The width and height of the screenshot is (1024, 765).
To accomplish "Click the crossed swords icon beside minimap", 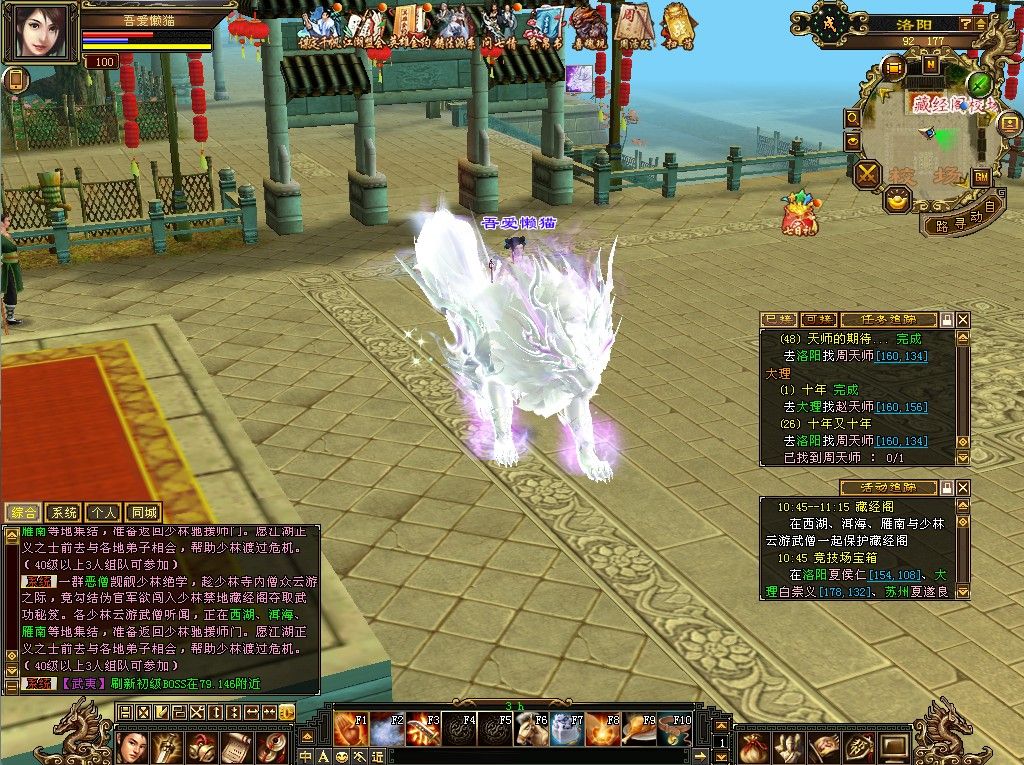I will (866, 174).
